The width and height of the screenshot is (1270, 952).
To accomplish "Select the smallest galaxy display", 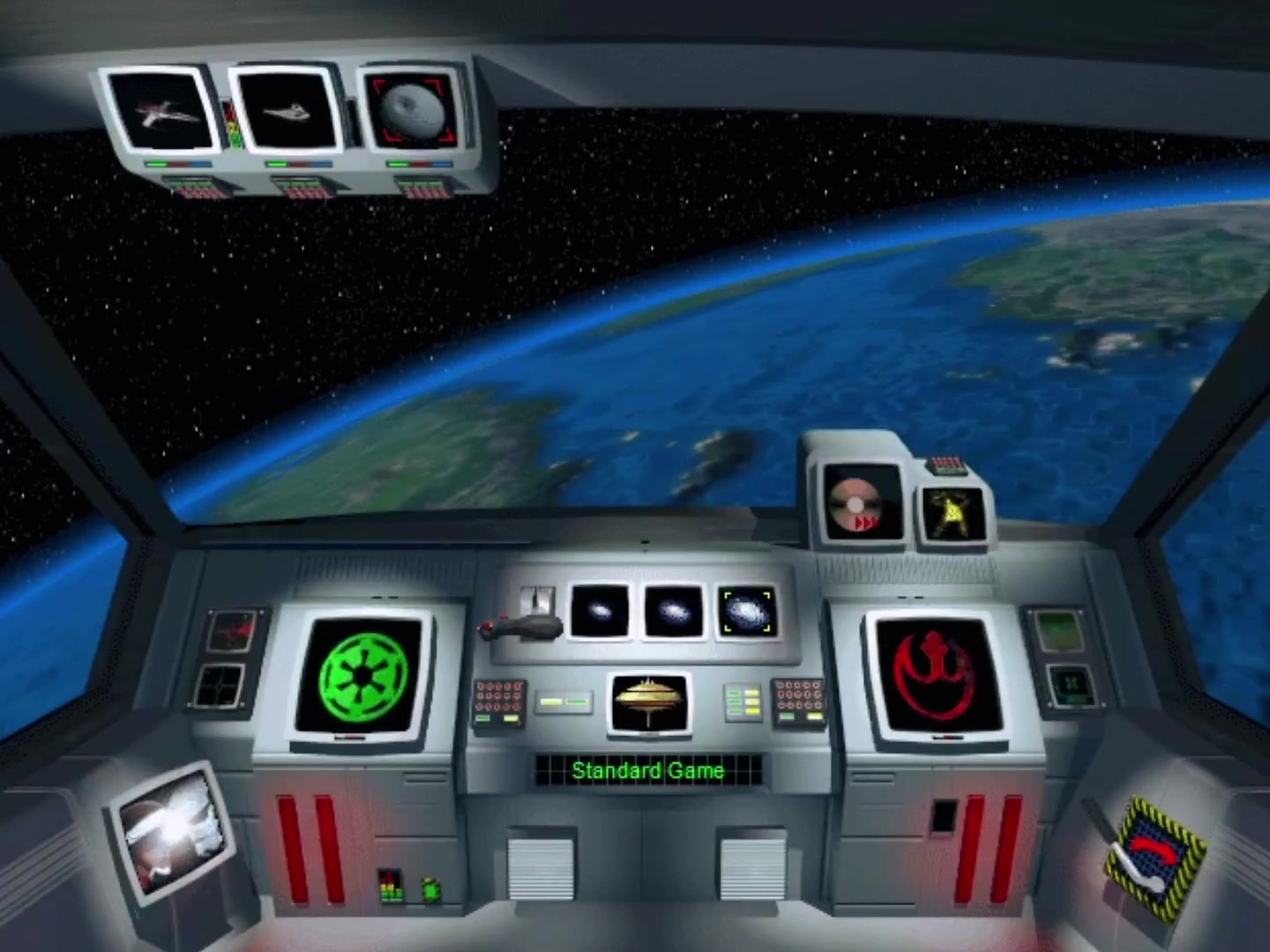I will pyautogui.click(x=601, y=608).
